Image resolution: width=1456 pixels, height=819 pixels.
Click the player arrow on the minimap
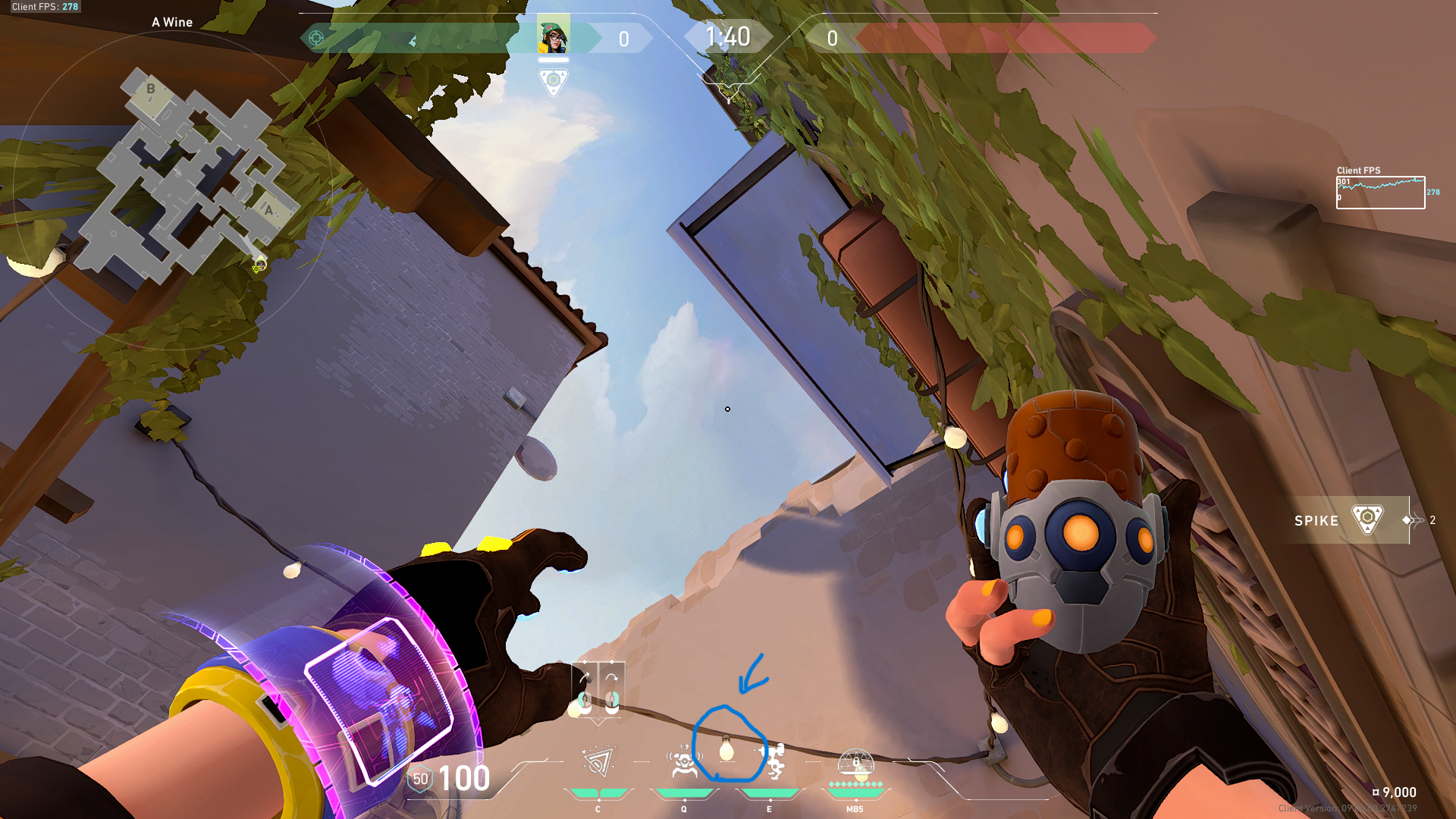[258, 265]
